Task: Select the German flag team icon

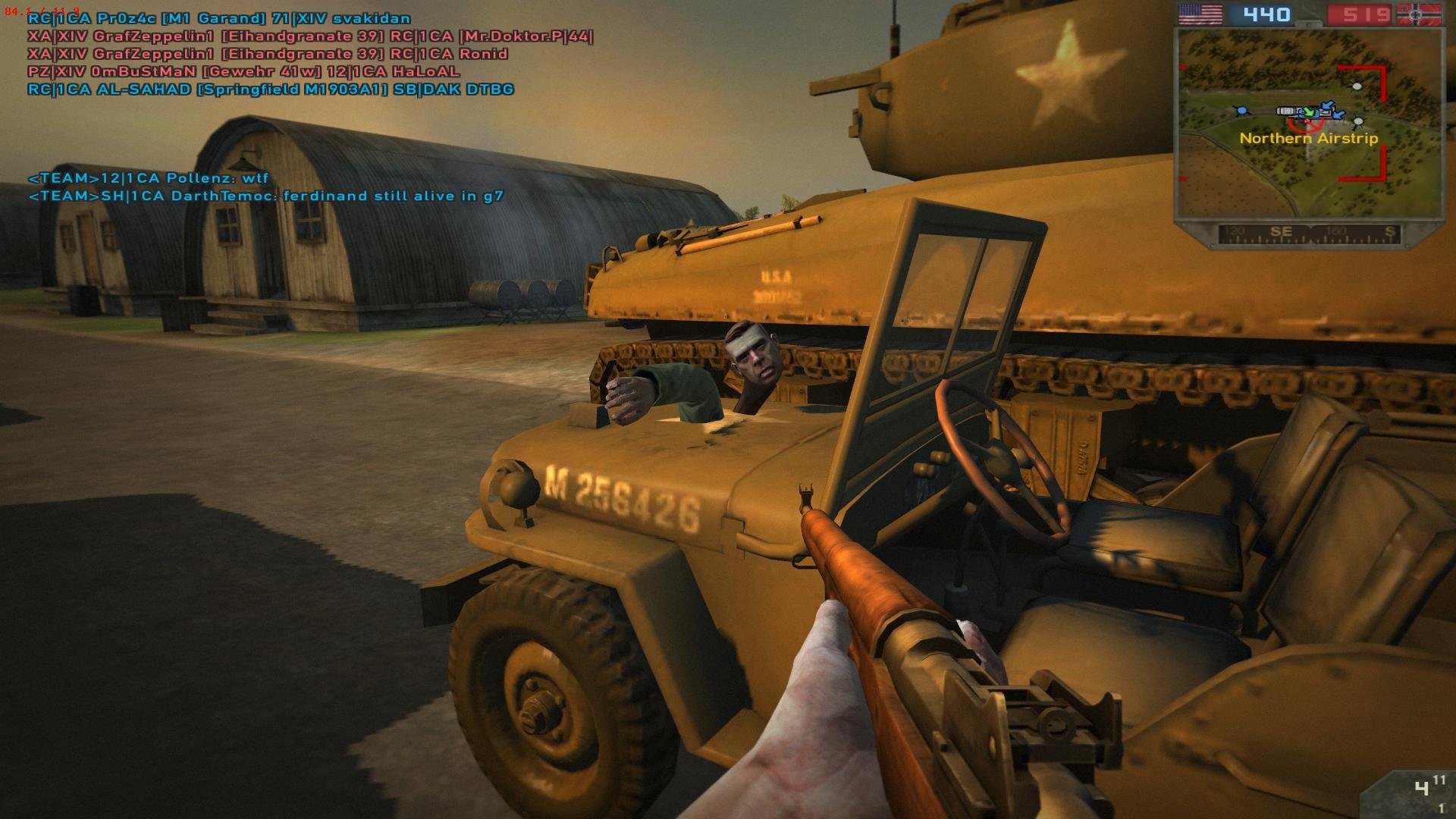Action: click(x=1420, y=14)
